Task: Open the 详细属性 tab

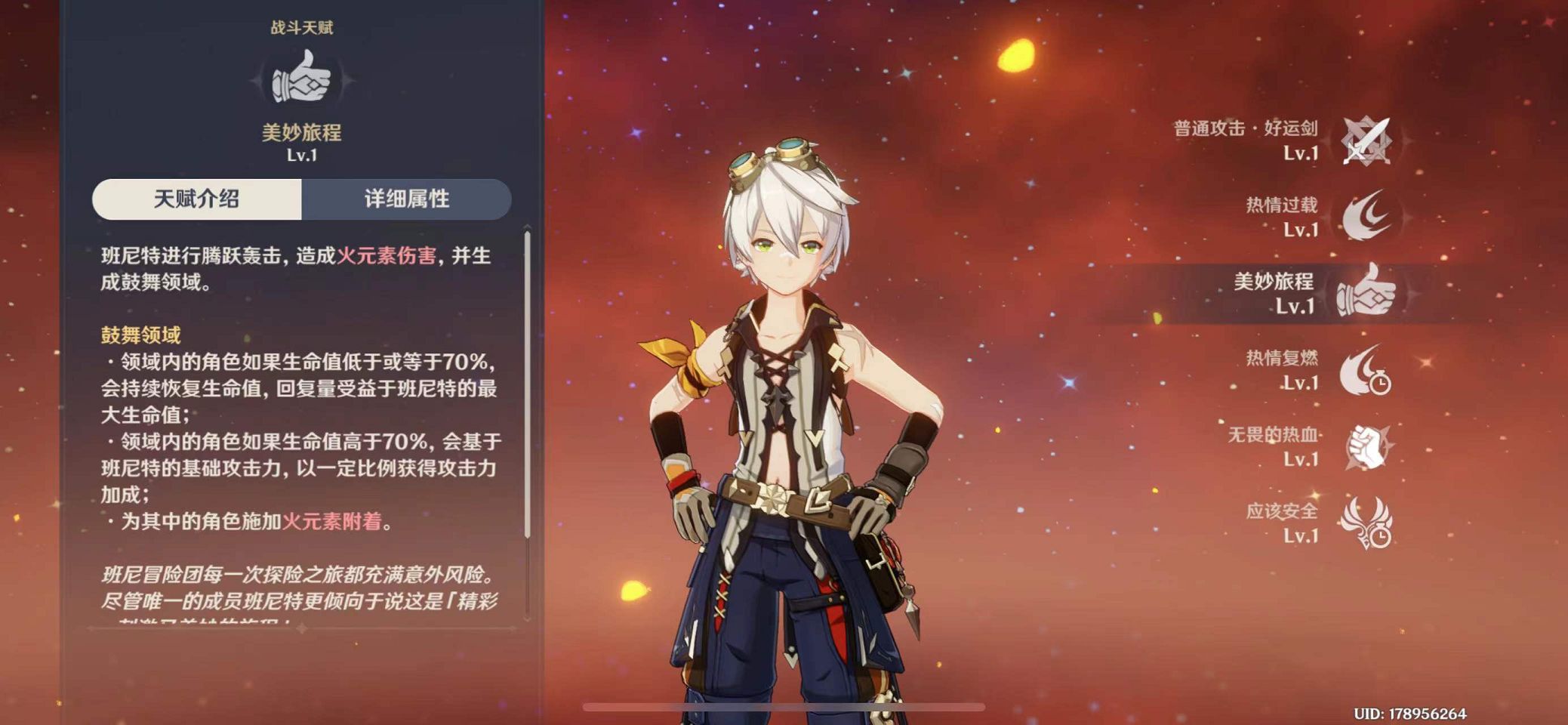Action: click(x=406, y=199)
